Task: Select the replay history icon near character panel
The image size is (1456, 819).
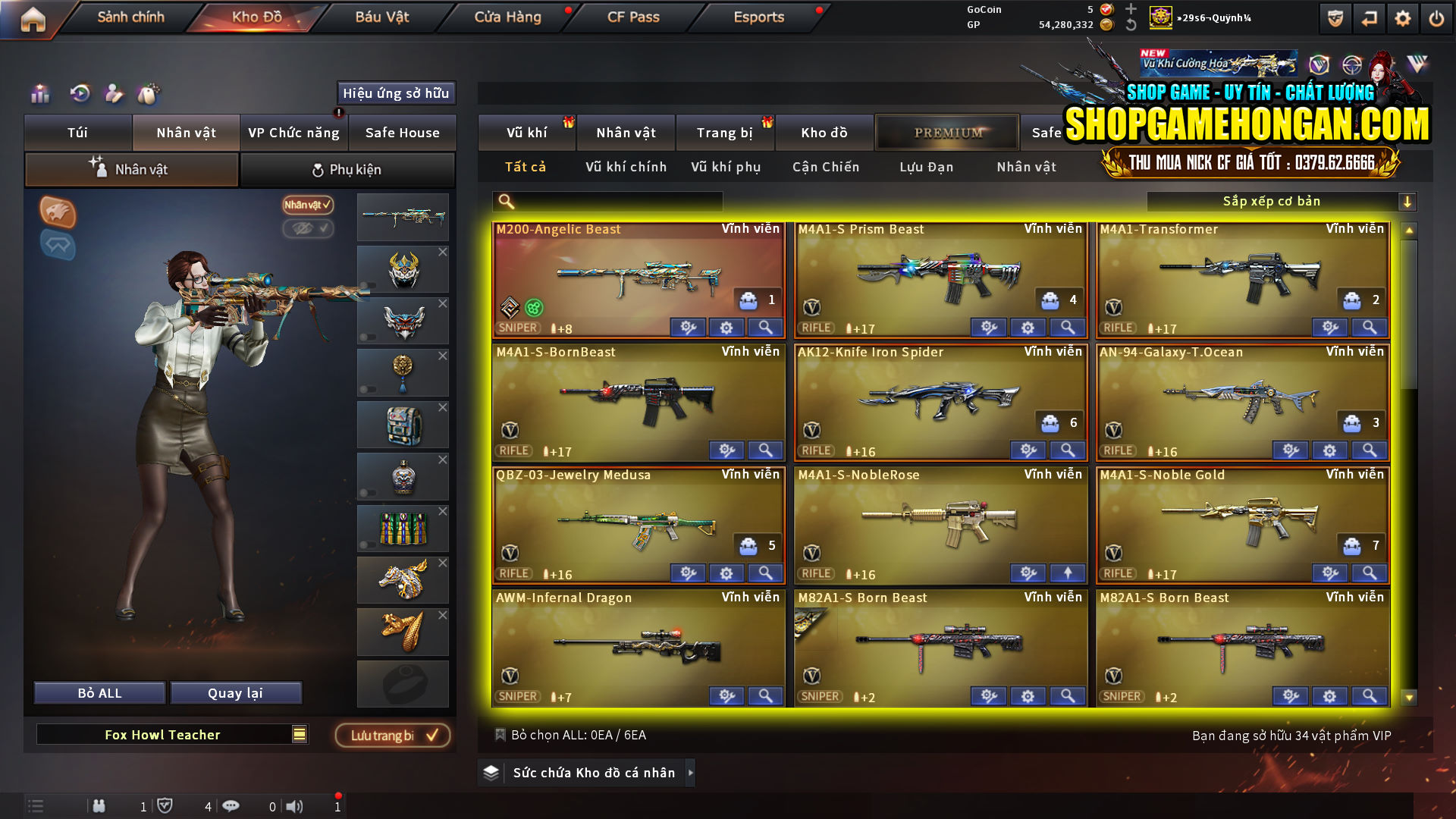Action: pyautogui.click(x=79, y=93)
